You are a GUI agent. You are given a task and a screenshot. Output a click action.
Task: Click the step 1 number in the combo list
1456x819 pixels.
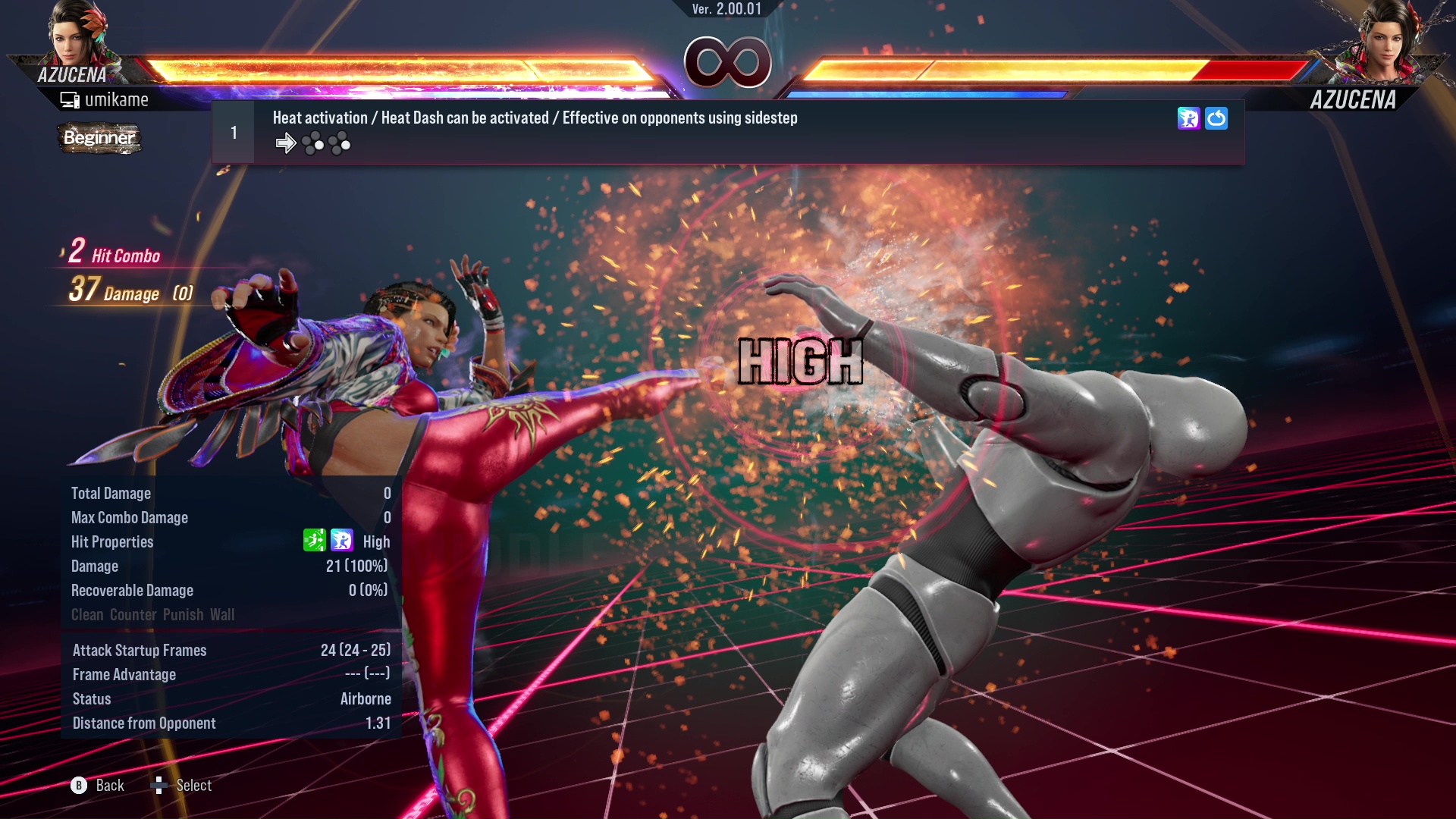(234, 131)
